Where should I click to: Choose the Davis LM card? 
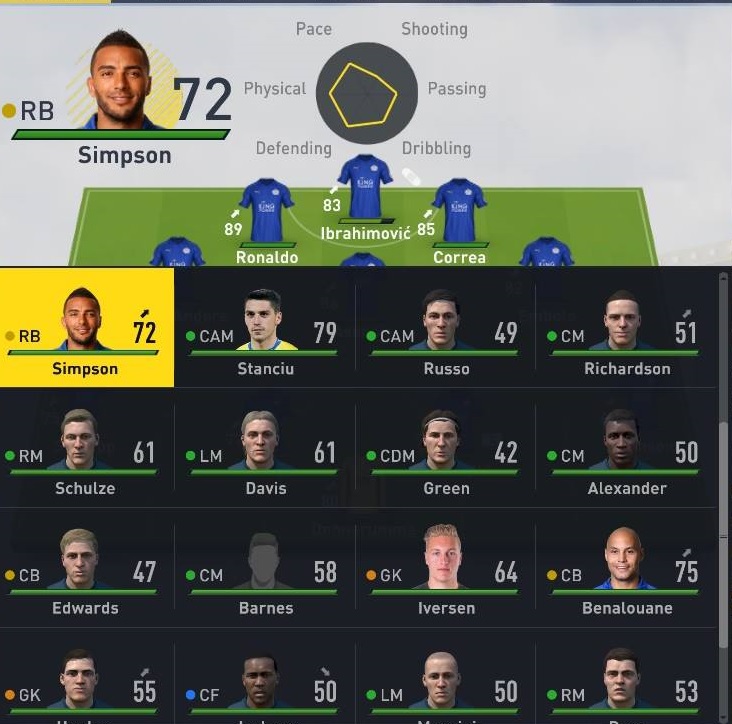pyautogui.click(x=265, y=448)
